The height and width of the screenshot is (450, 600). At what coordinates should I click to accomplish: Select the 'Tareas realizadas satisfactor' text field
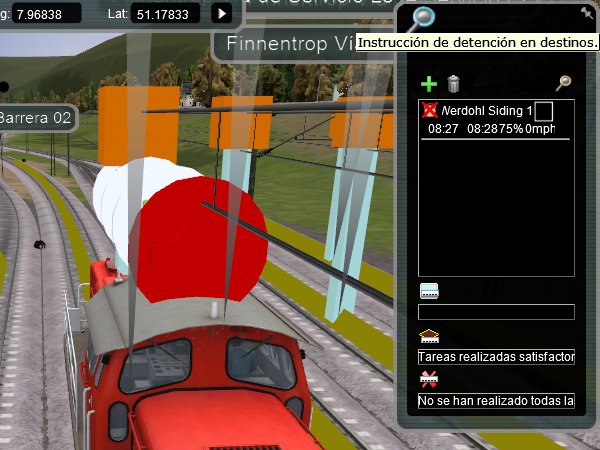point(496,357)
